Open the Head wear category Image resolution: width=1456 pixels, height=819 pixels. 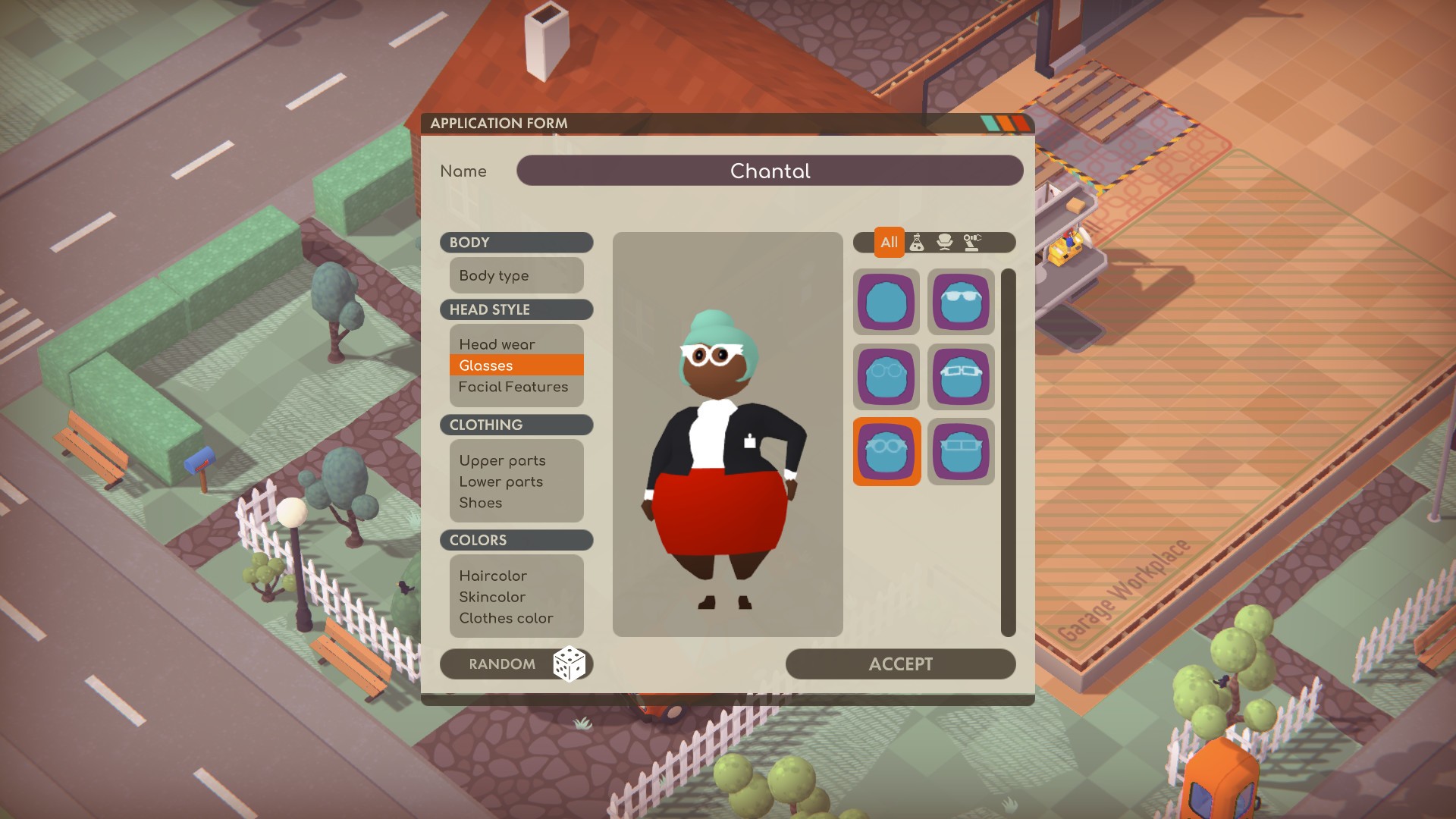pyautogui.click(x=496, y=344)
